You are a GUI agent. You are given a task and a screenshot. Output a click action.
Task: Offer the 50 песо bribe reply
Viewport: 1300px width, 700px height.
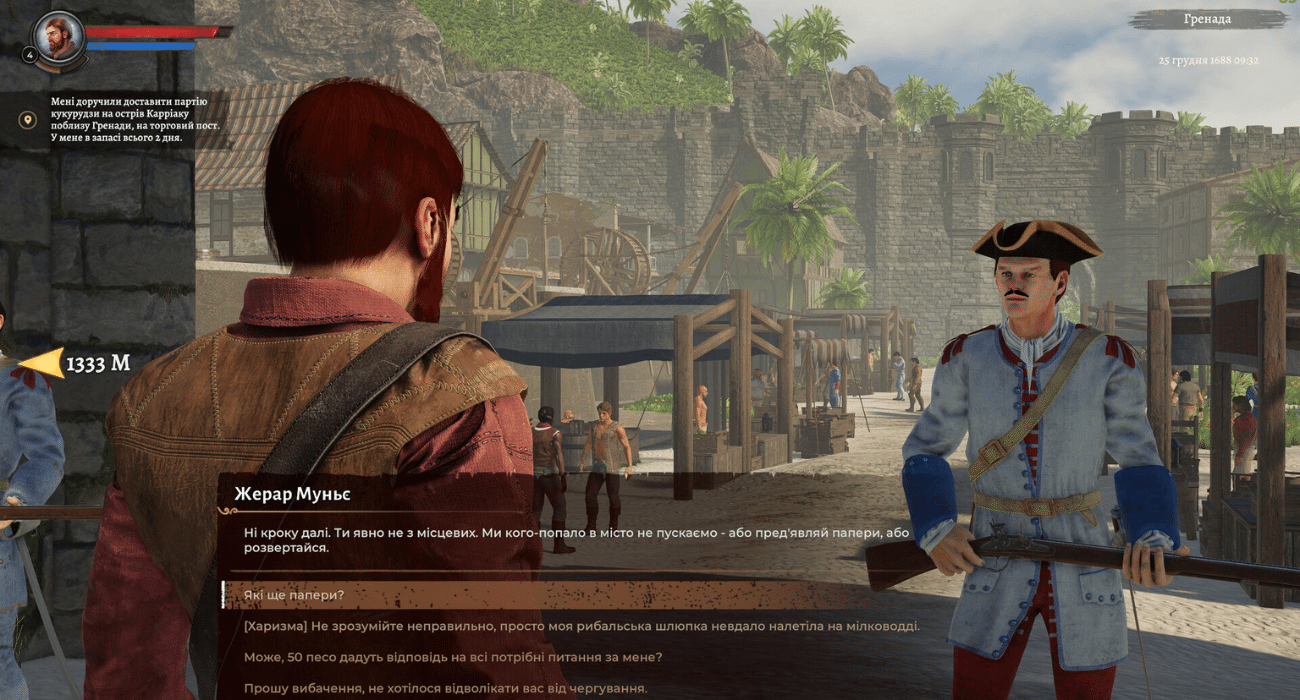click(453, 657)
